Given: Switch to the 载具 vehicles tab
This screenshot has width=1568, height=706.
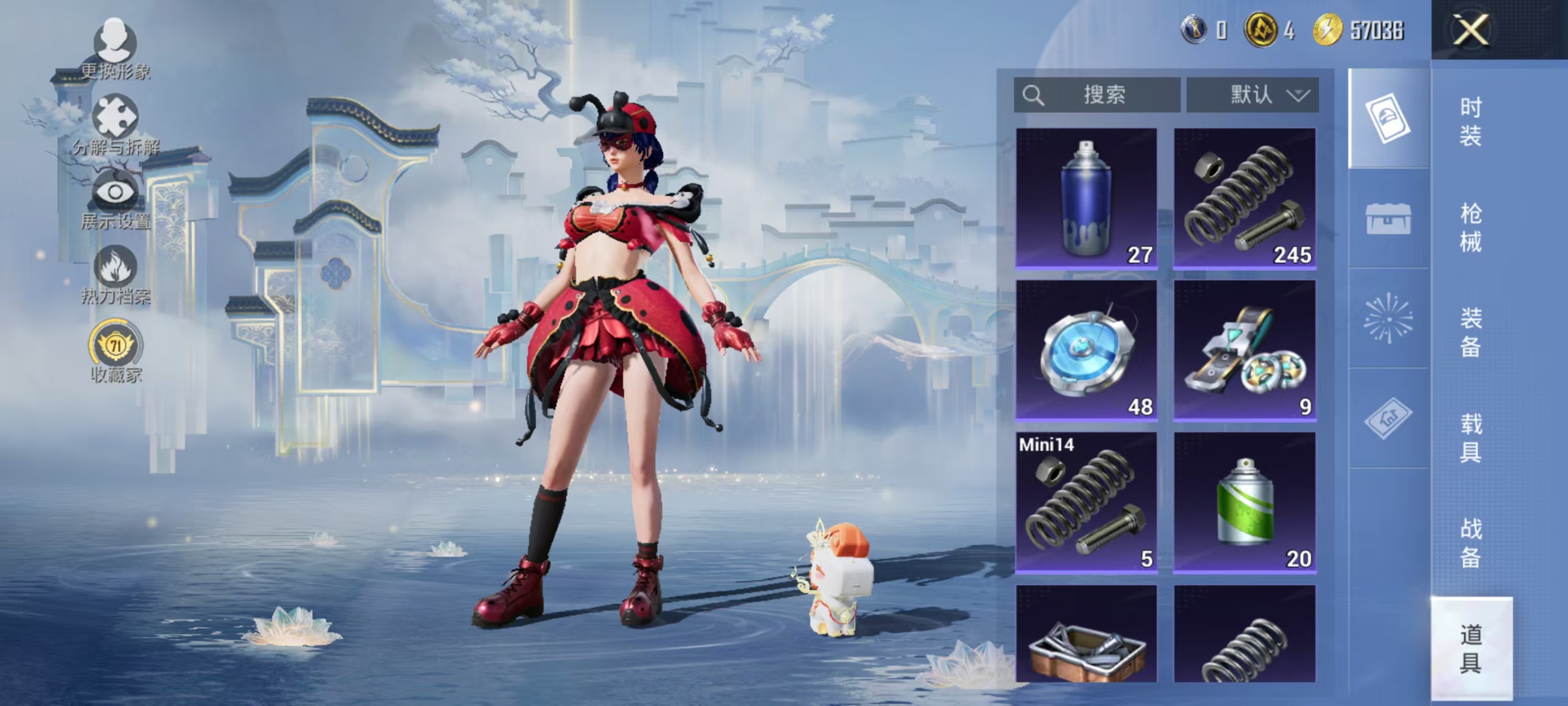Looking at the screenshot, I should point(1470,438).
